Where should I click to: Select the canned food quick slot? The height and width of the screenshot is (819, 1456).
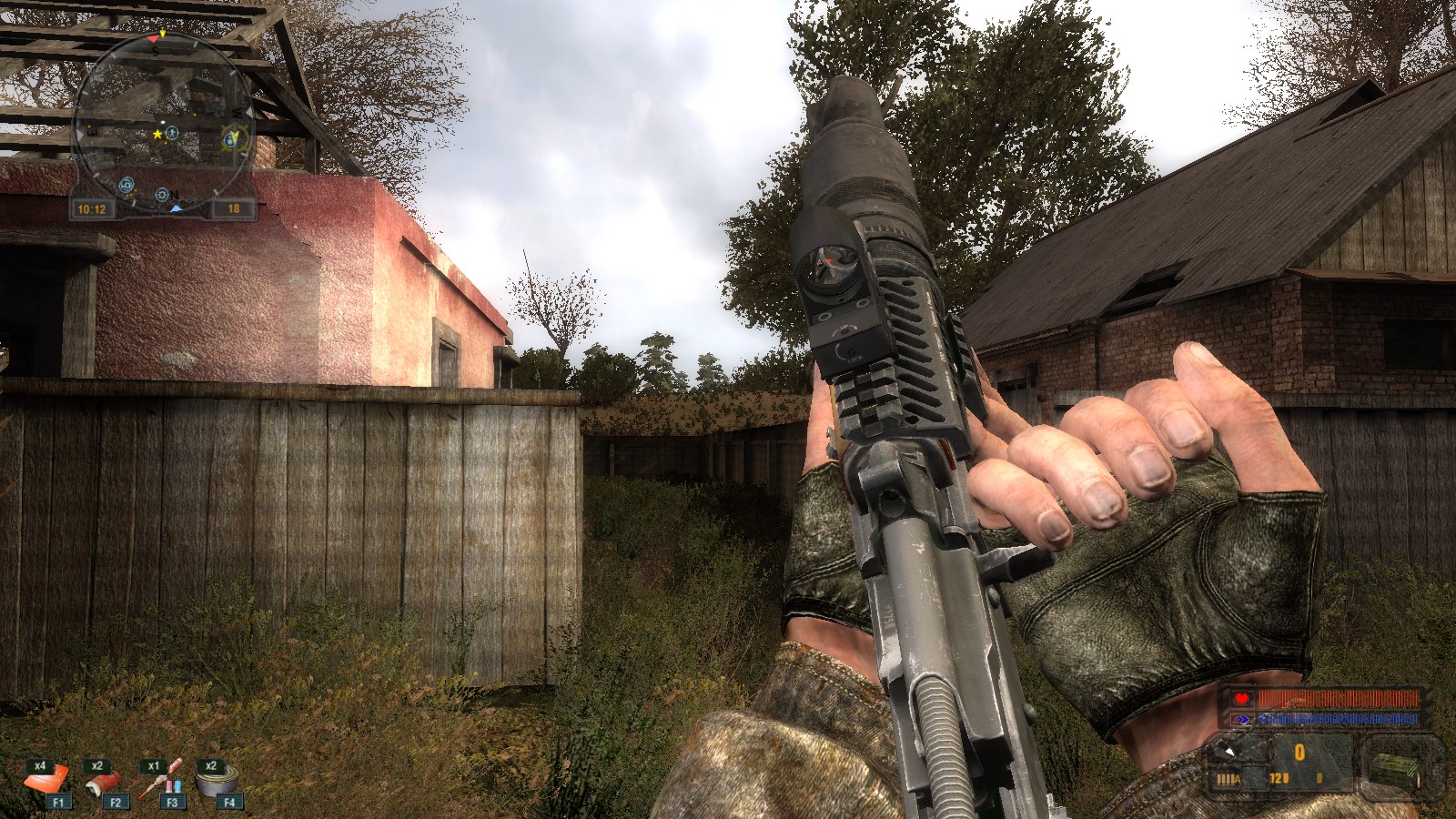tap(219, 780)
